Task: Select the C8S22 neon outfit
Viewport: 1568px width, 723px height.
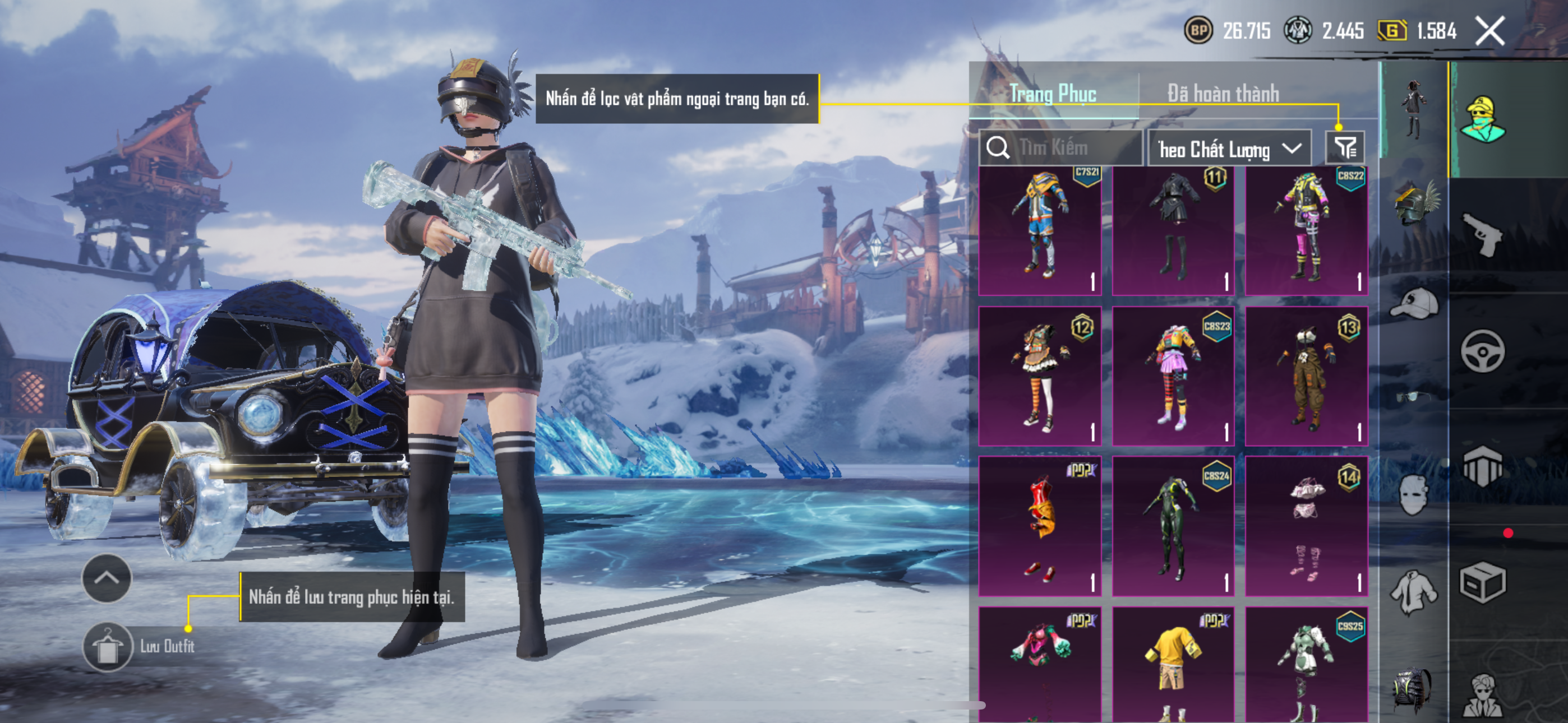Action: (x=1306, y=231)
